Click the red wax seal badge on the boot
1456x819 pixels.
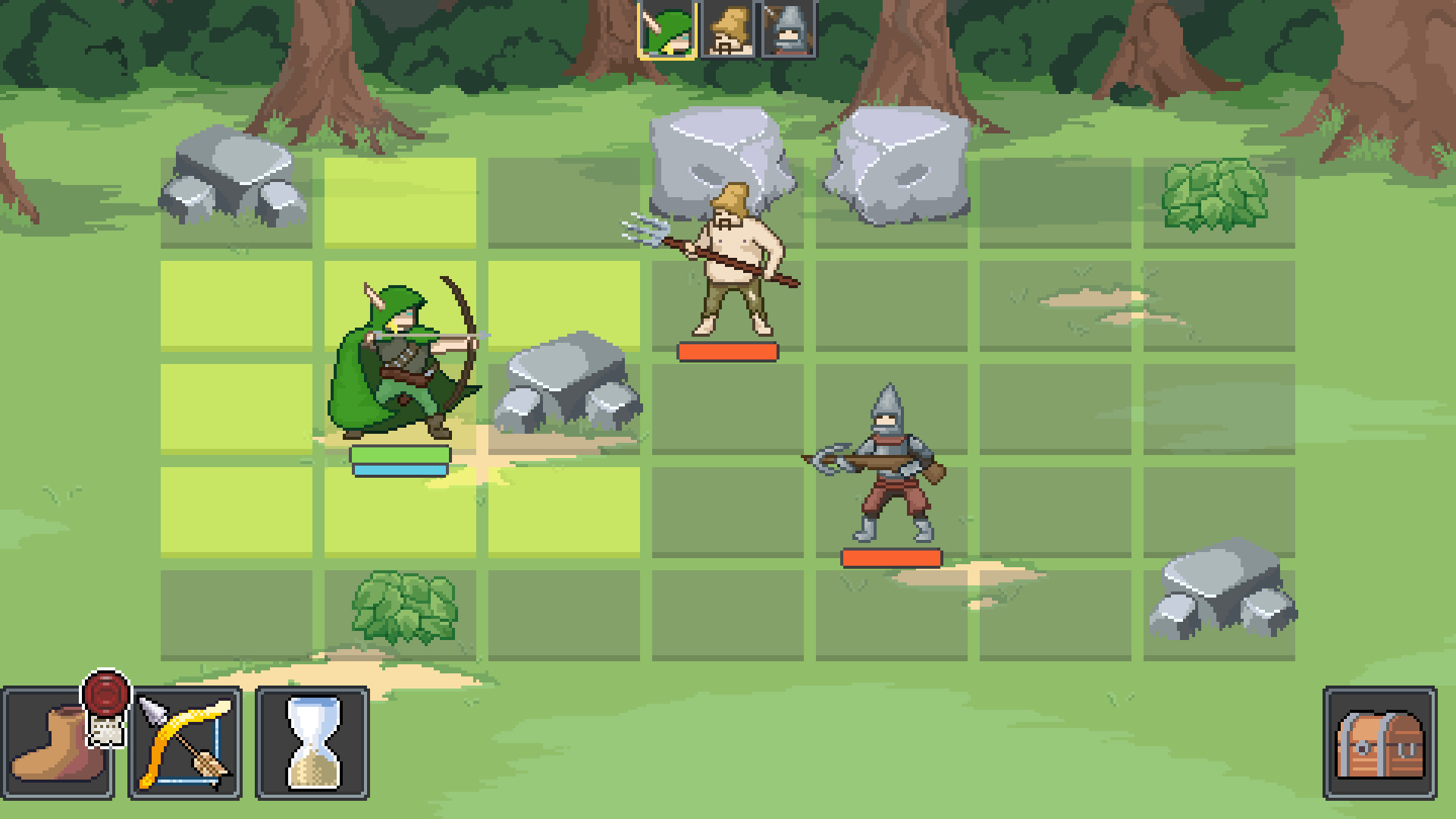click(x=108, y=695)
